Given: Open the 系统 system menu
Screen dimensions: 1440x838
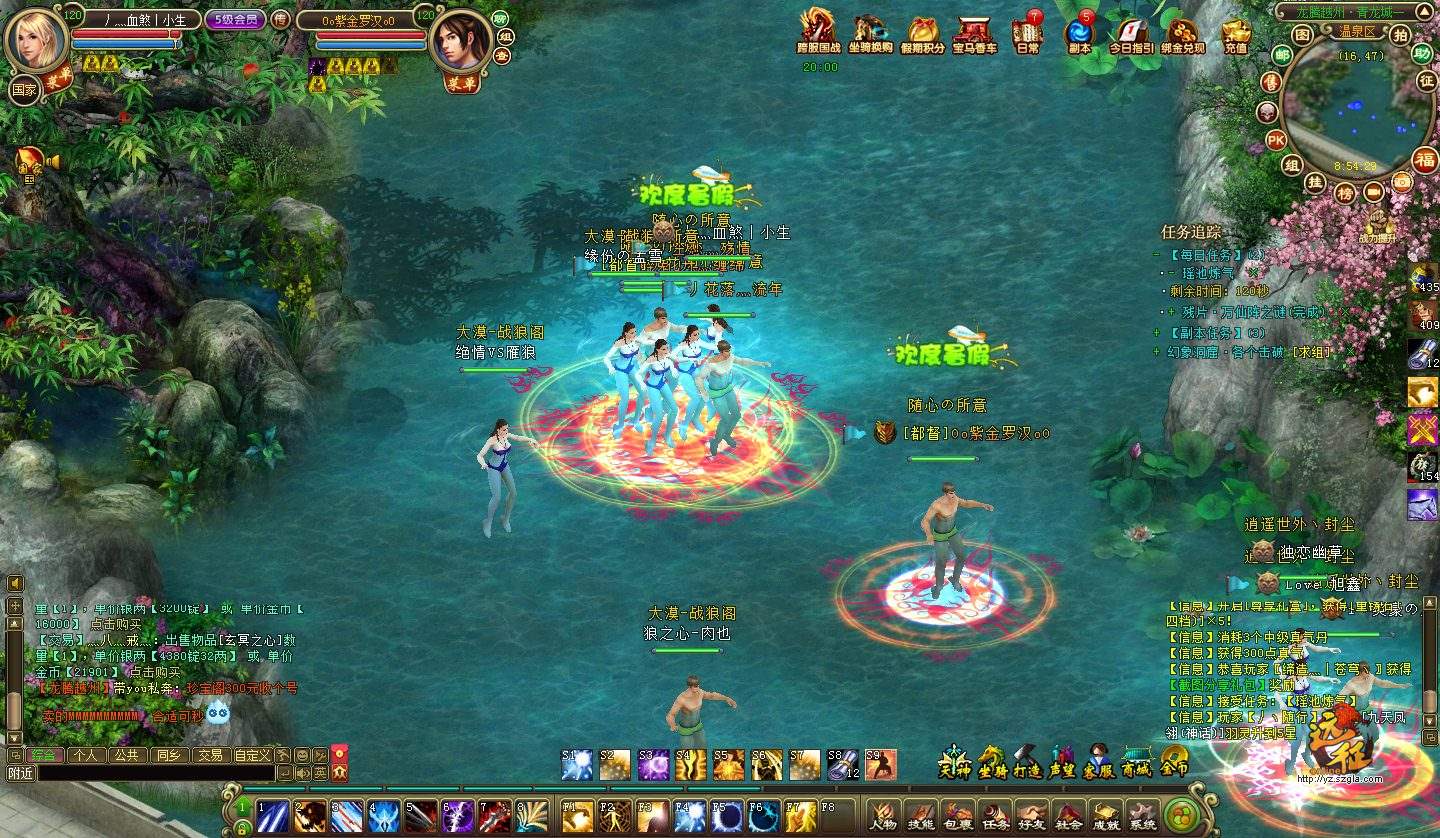Looking at the screenshot, I should [x=1143, y=815].
